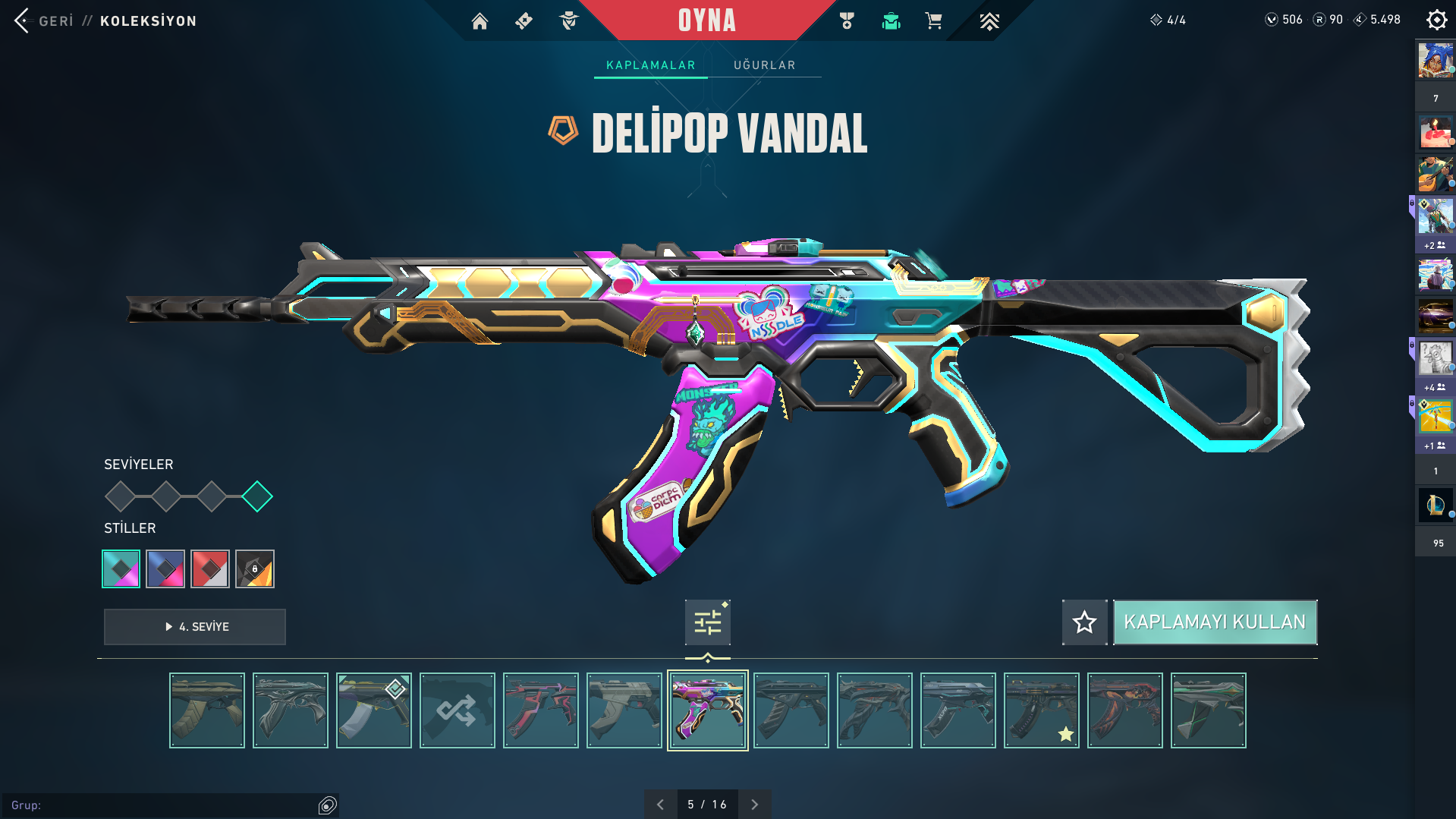
Task: Apply skin with Kaplamayı Kullan button
Action: click(1214, 622)
